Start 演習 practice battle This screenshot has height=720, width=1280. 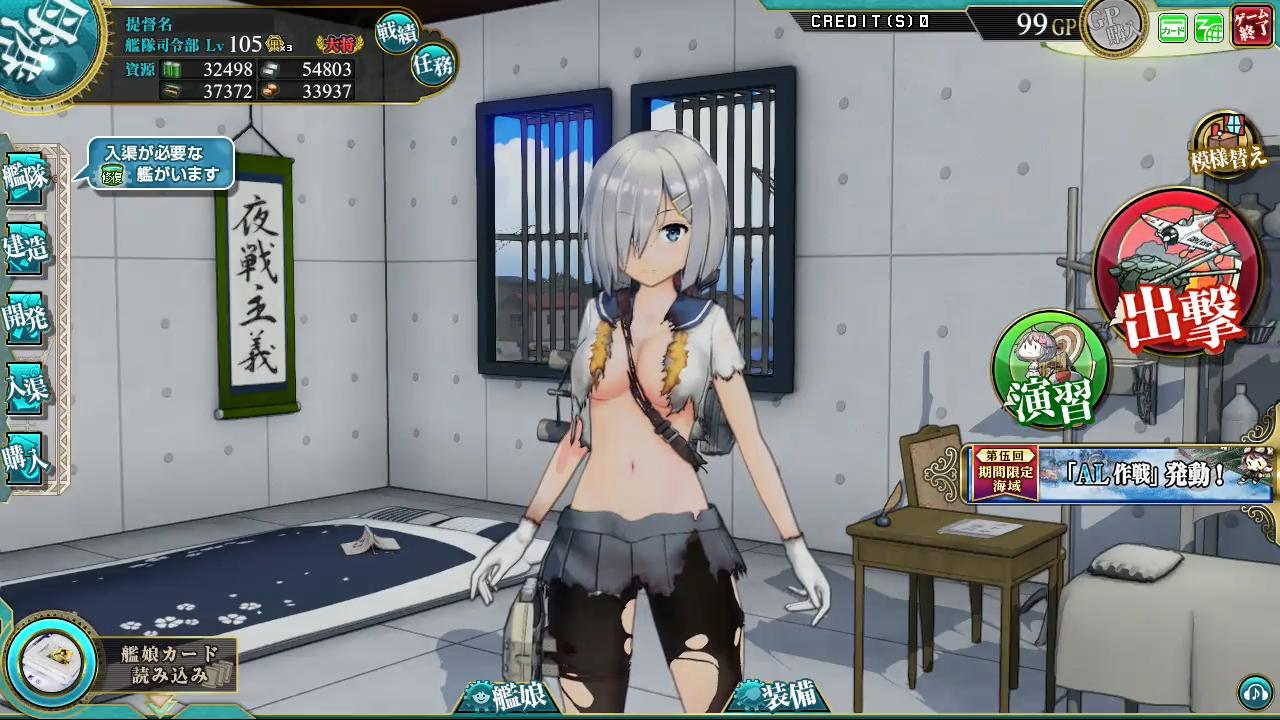tap(1052, 370)
